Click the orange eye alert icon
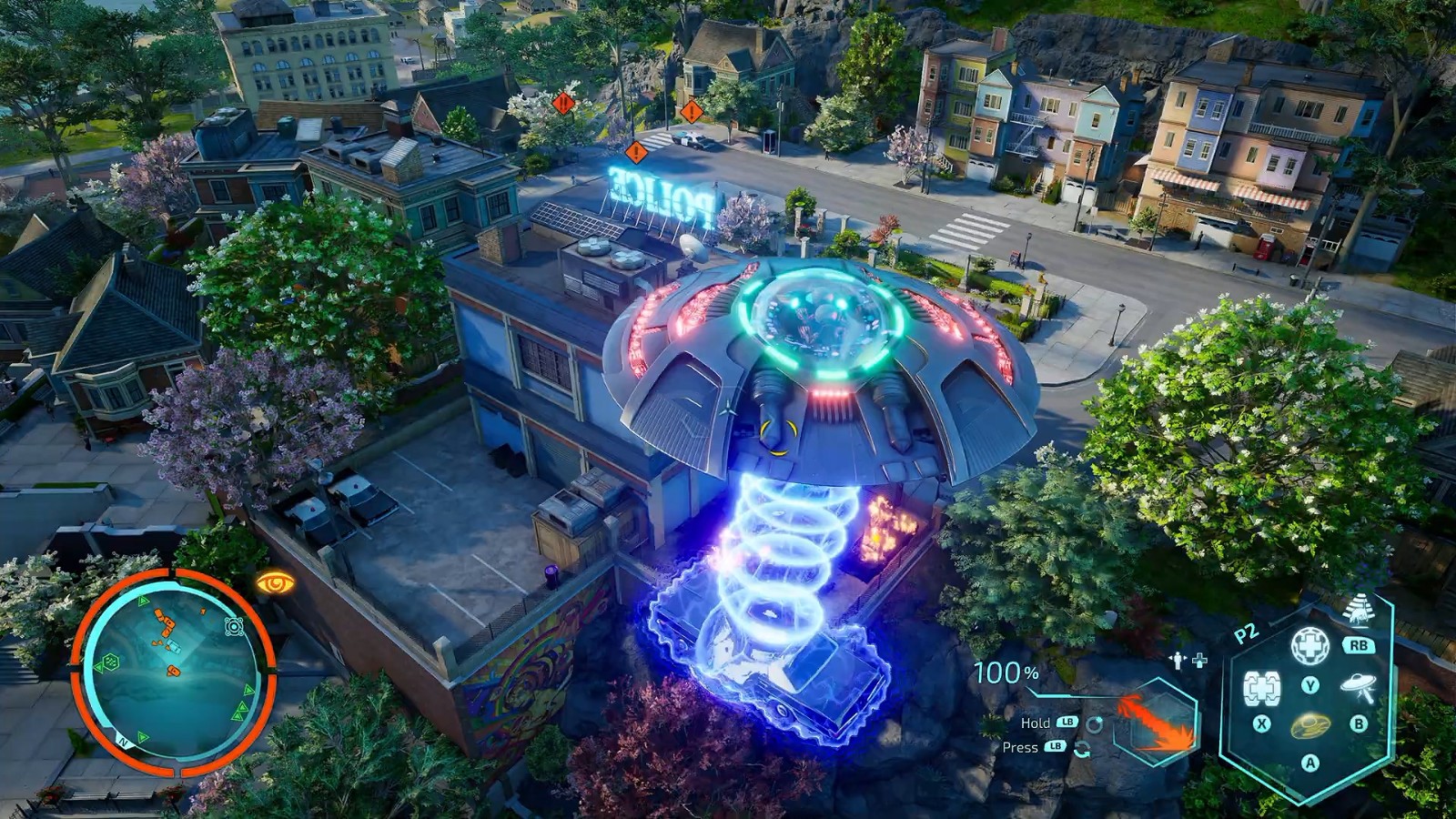The image size is (1456, 819). [x=275, y=583]
